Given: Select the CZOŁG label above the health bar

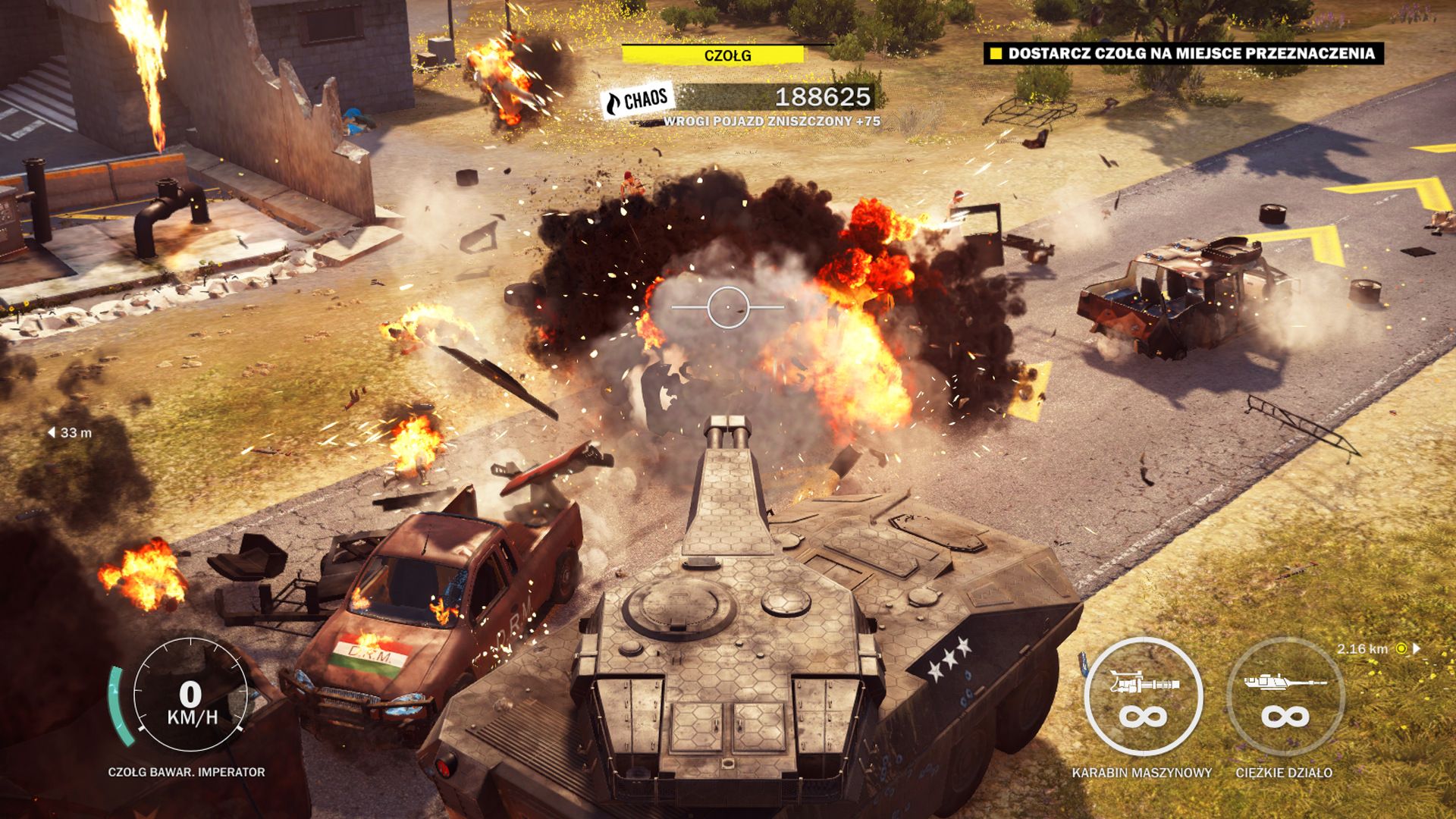Looking at the screenshot, I should coord(728,54).
